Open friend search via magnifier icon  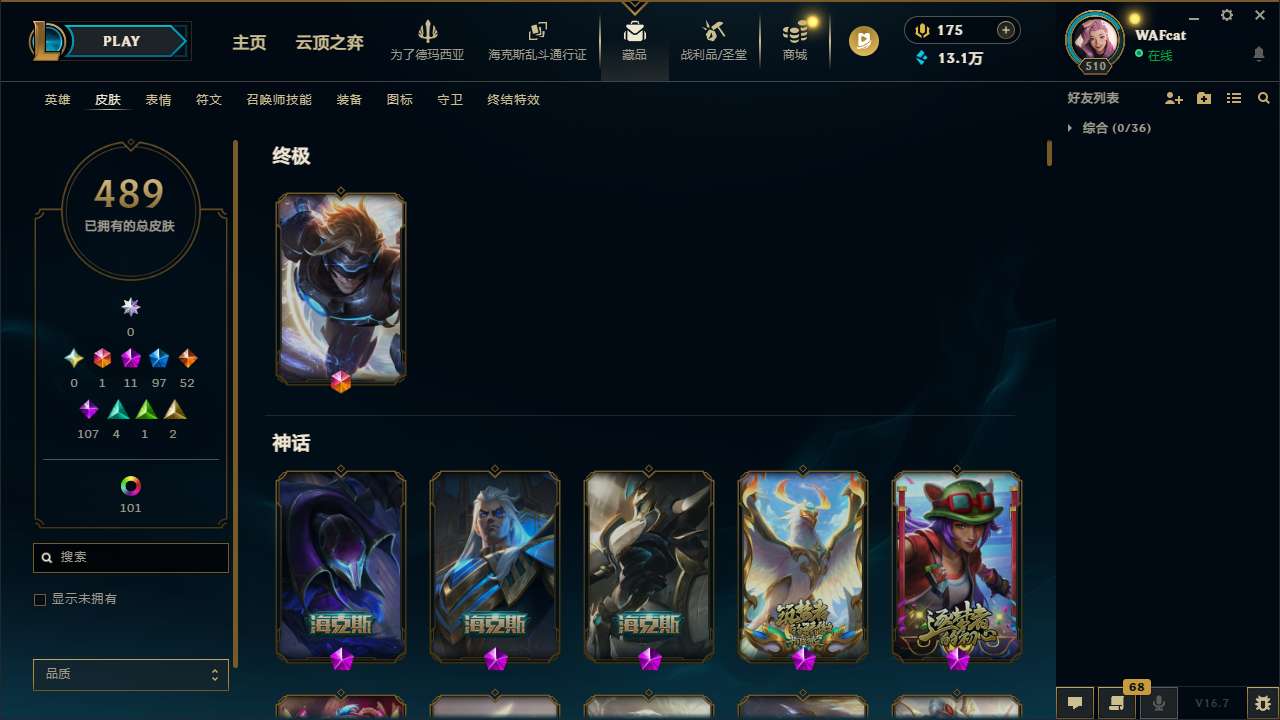tap(1264, 98)
